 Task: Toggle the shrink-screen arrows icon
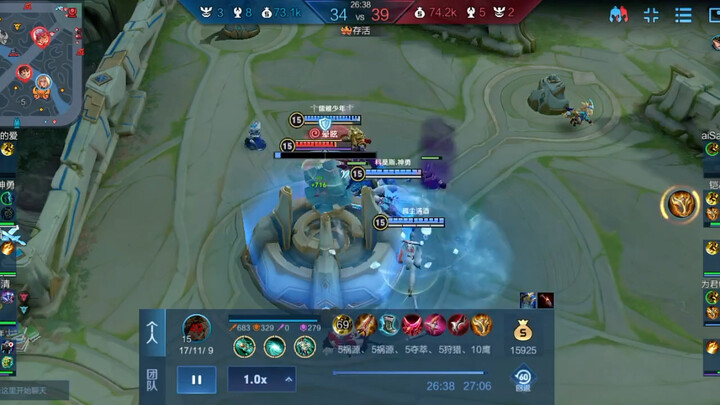click(651, 15)
